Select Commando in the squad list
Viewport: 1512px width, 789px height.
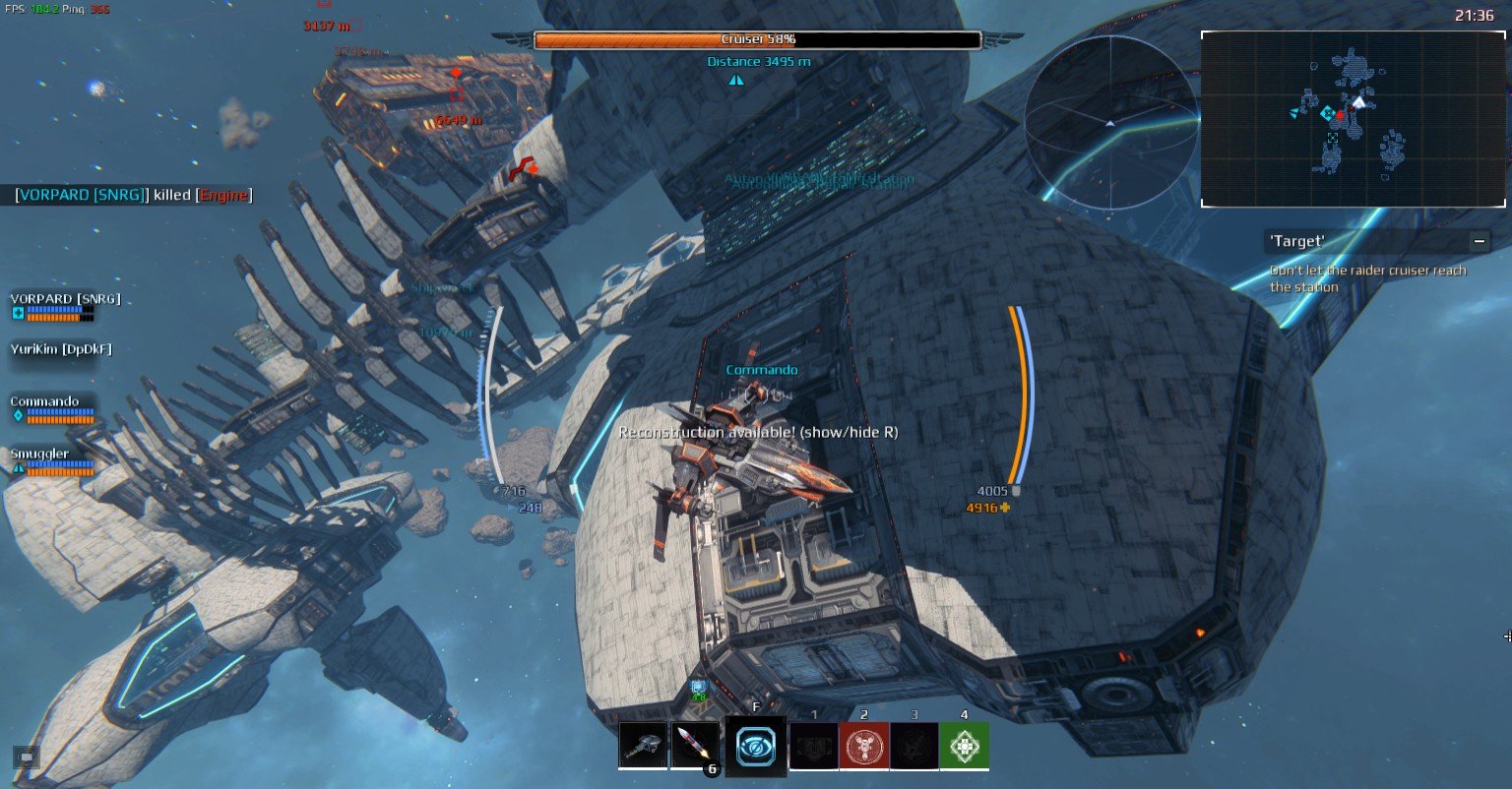pos(45,401)
